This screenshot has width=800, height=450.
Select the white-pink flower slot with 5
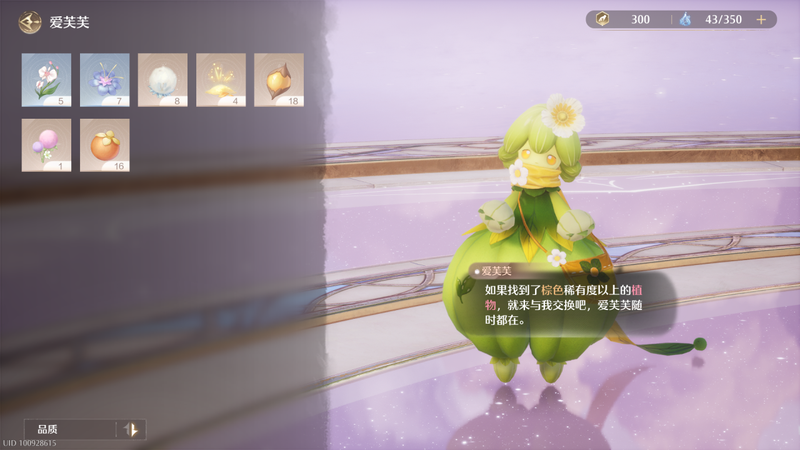tap(46, 80)
